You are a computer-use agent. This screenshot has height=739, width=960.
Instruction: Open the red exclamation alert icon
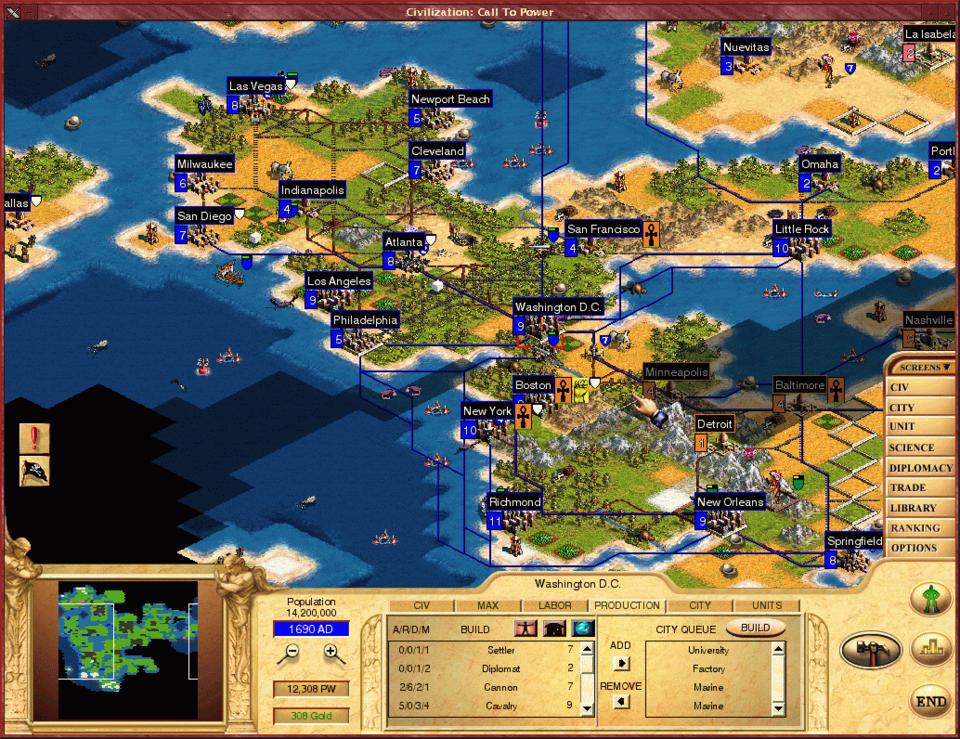[x=34, y=438]
